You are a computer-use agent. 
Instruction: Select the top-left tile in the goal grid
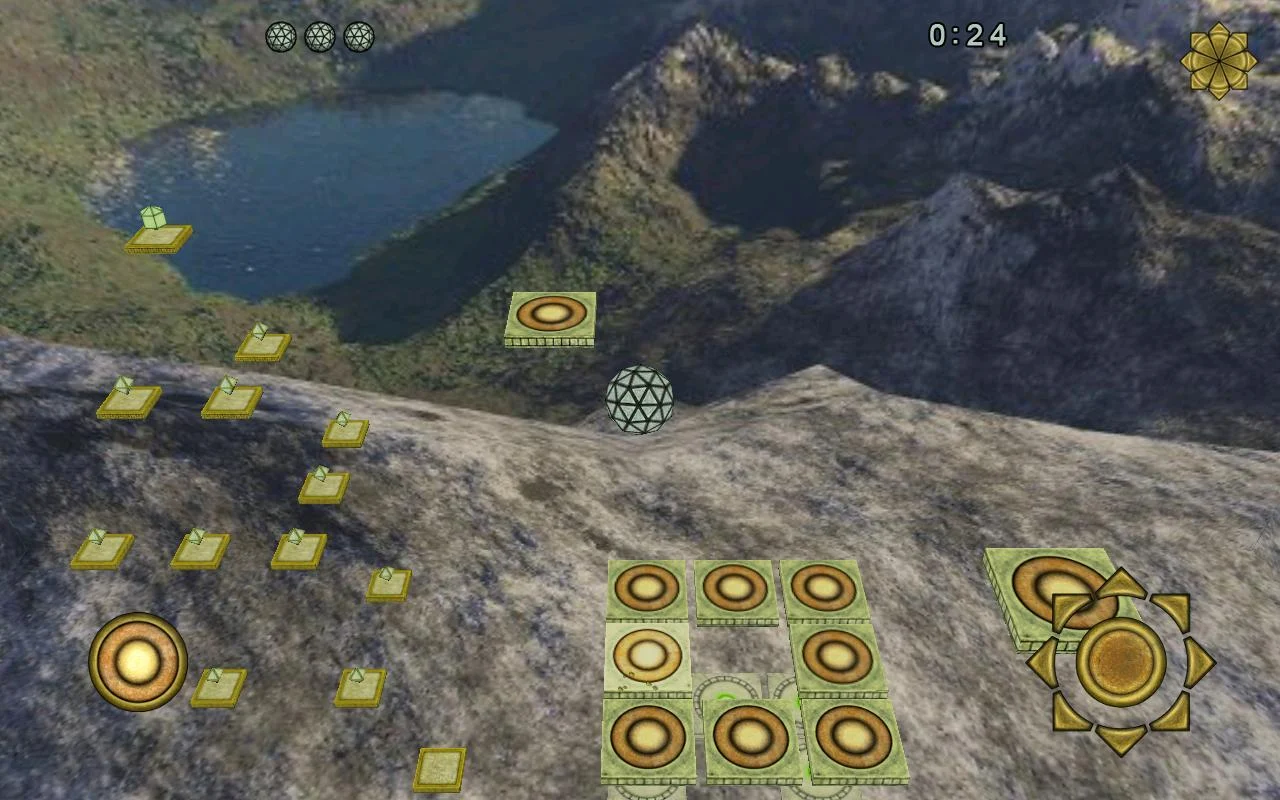point(648,587)
